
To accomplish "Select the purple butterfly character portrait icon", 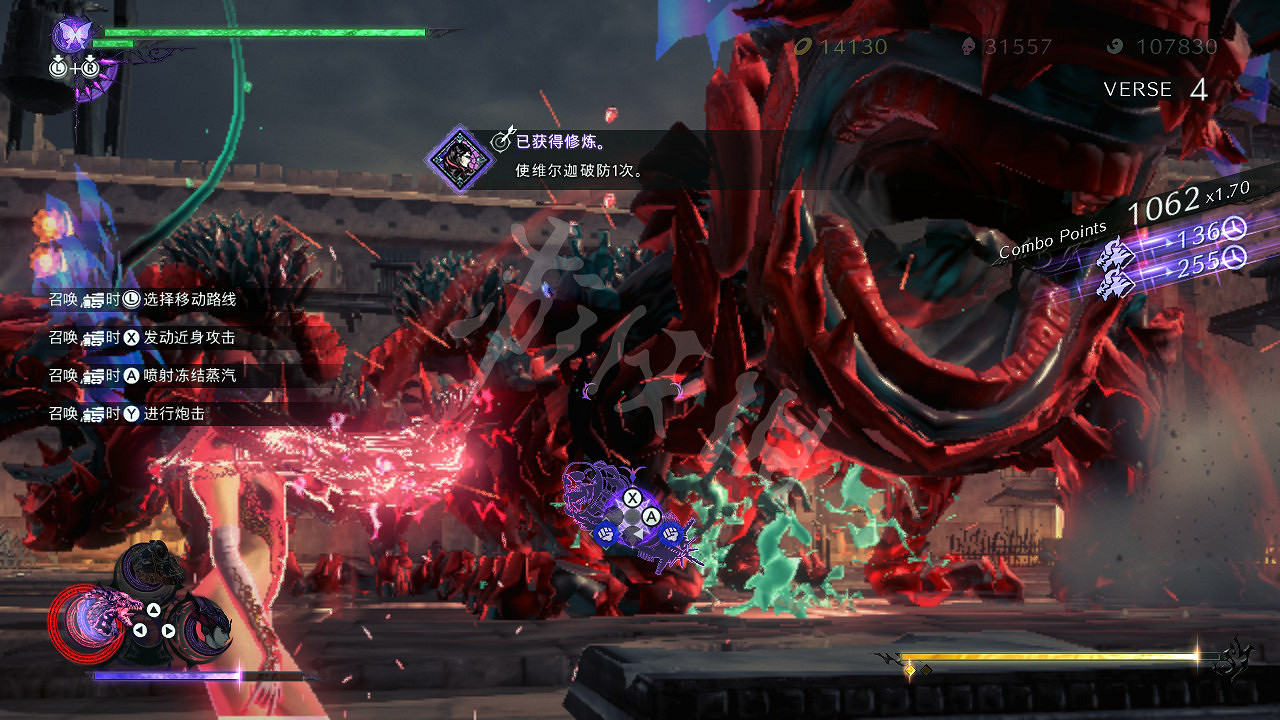I will point(73,35).
